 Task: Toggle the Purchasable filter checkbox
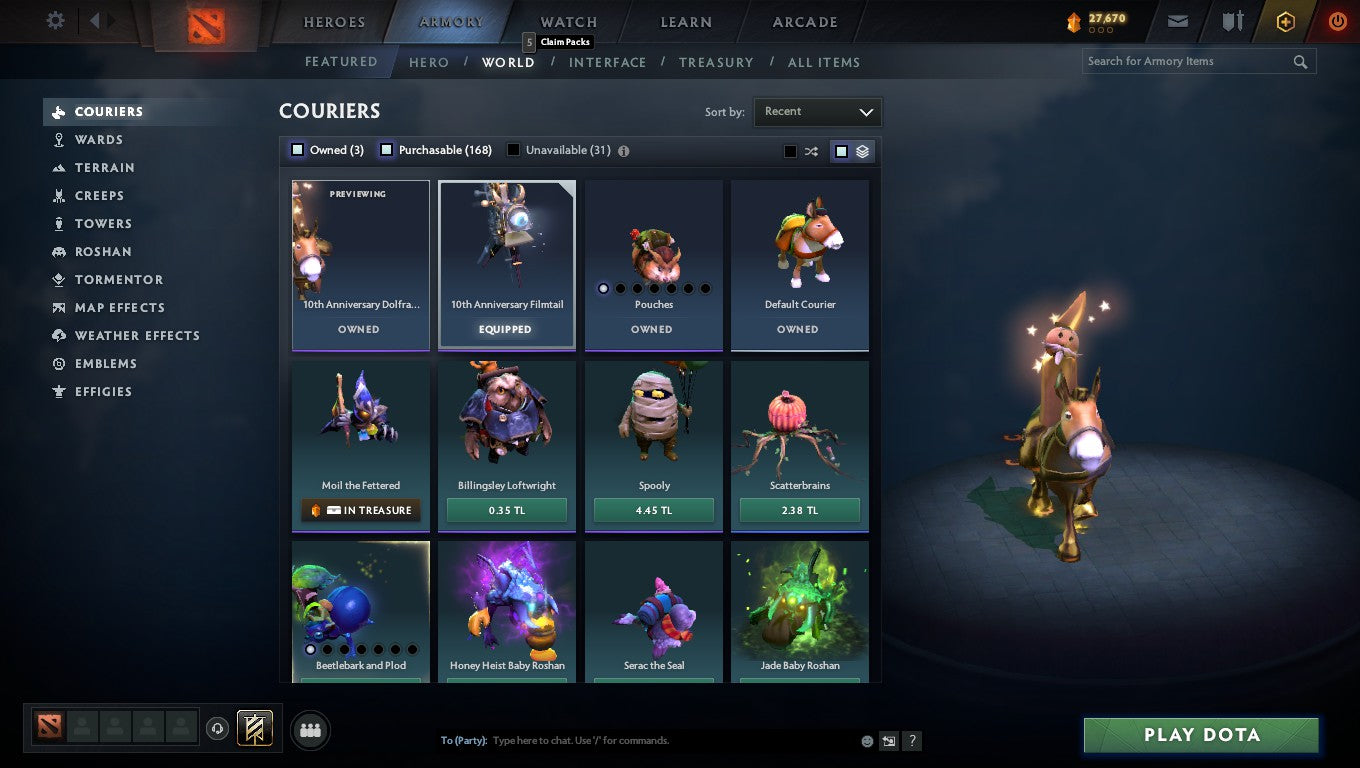386,149
